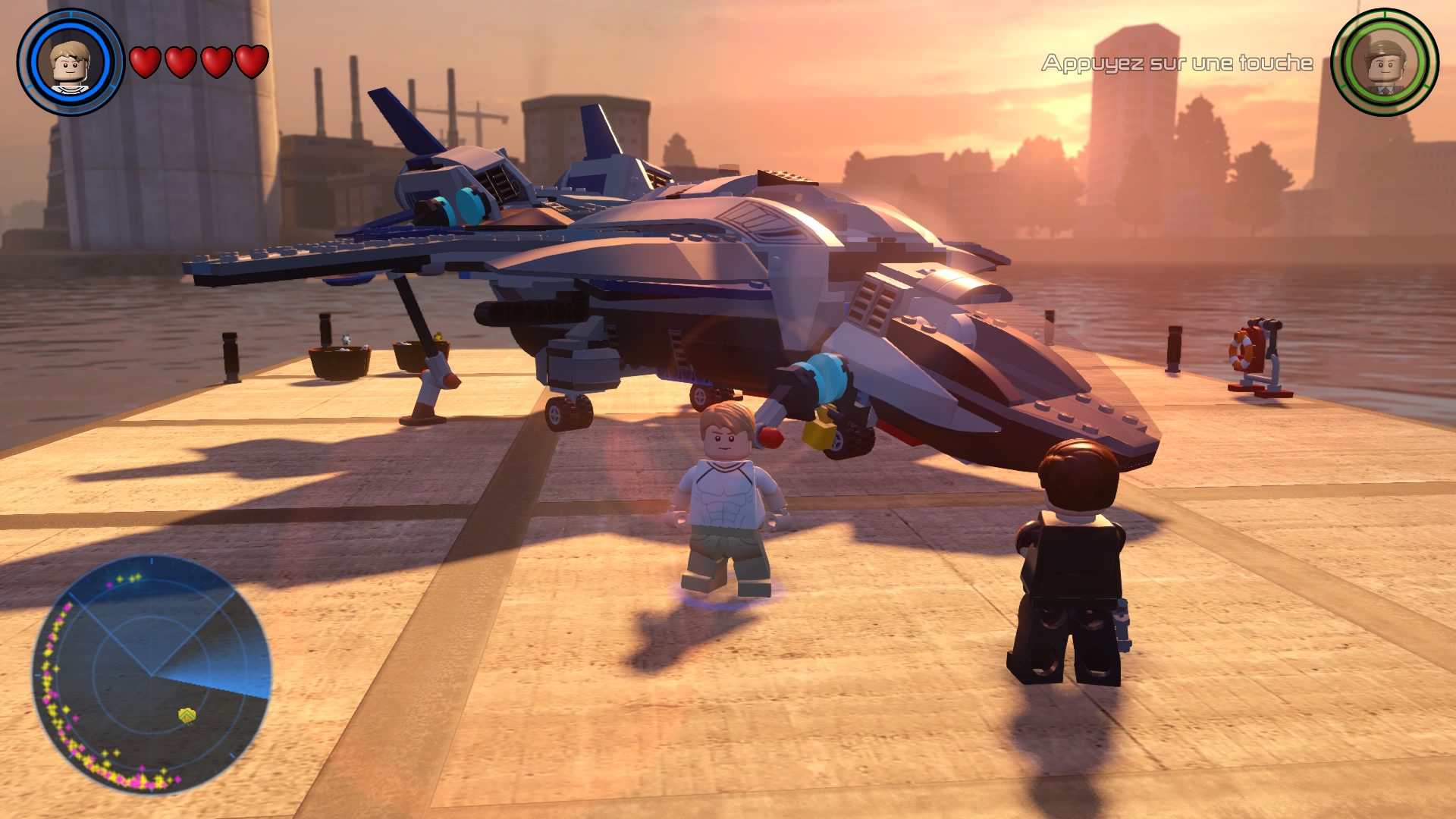Click the yellow marker on the minimap
Image resolution: width=1456 pixels, height=819 pixels.
187,715
